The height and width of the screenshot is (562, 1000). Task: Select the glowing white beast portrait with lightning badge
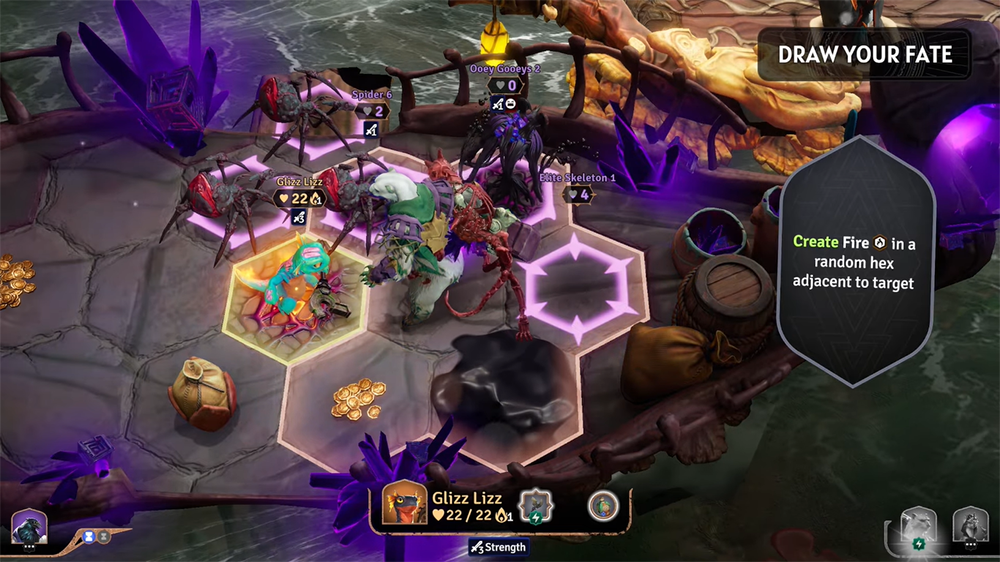click(x=918, y=526)
